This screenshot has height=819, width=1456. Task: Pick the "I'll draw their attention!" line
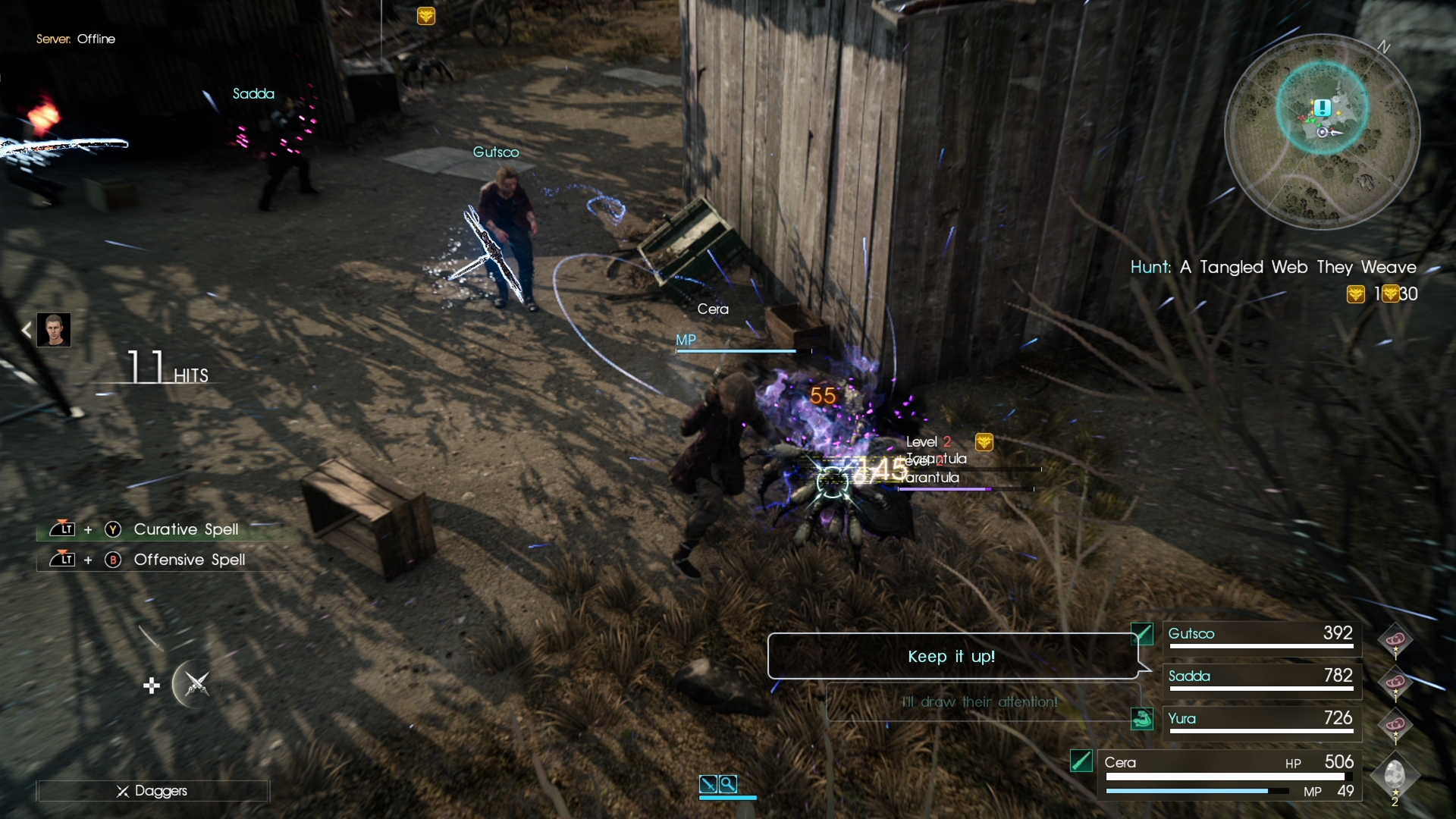click(980, 702)
